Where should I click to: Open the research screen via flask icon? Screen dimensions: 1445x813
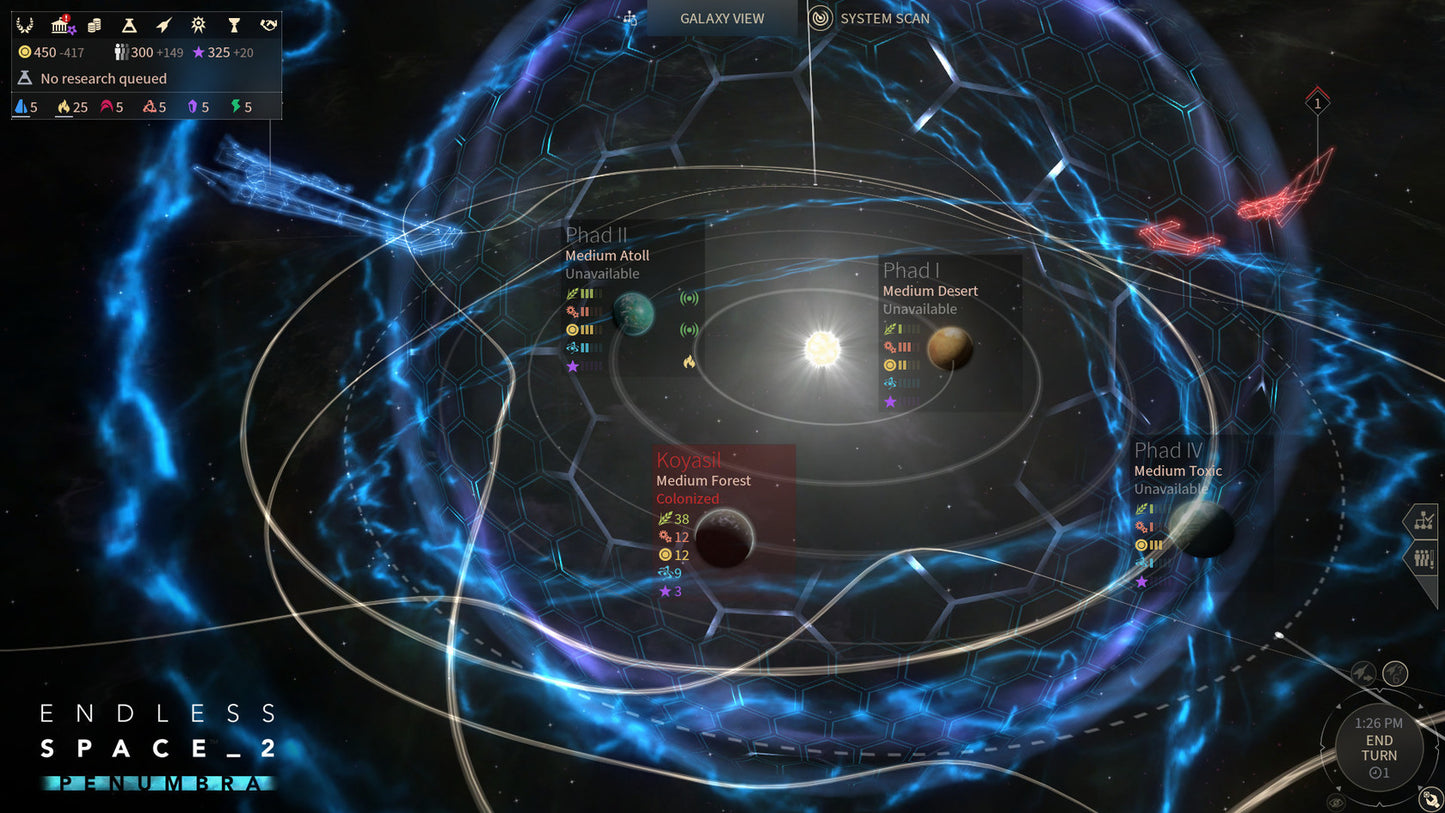(x=128, y=25)
